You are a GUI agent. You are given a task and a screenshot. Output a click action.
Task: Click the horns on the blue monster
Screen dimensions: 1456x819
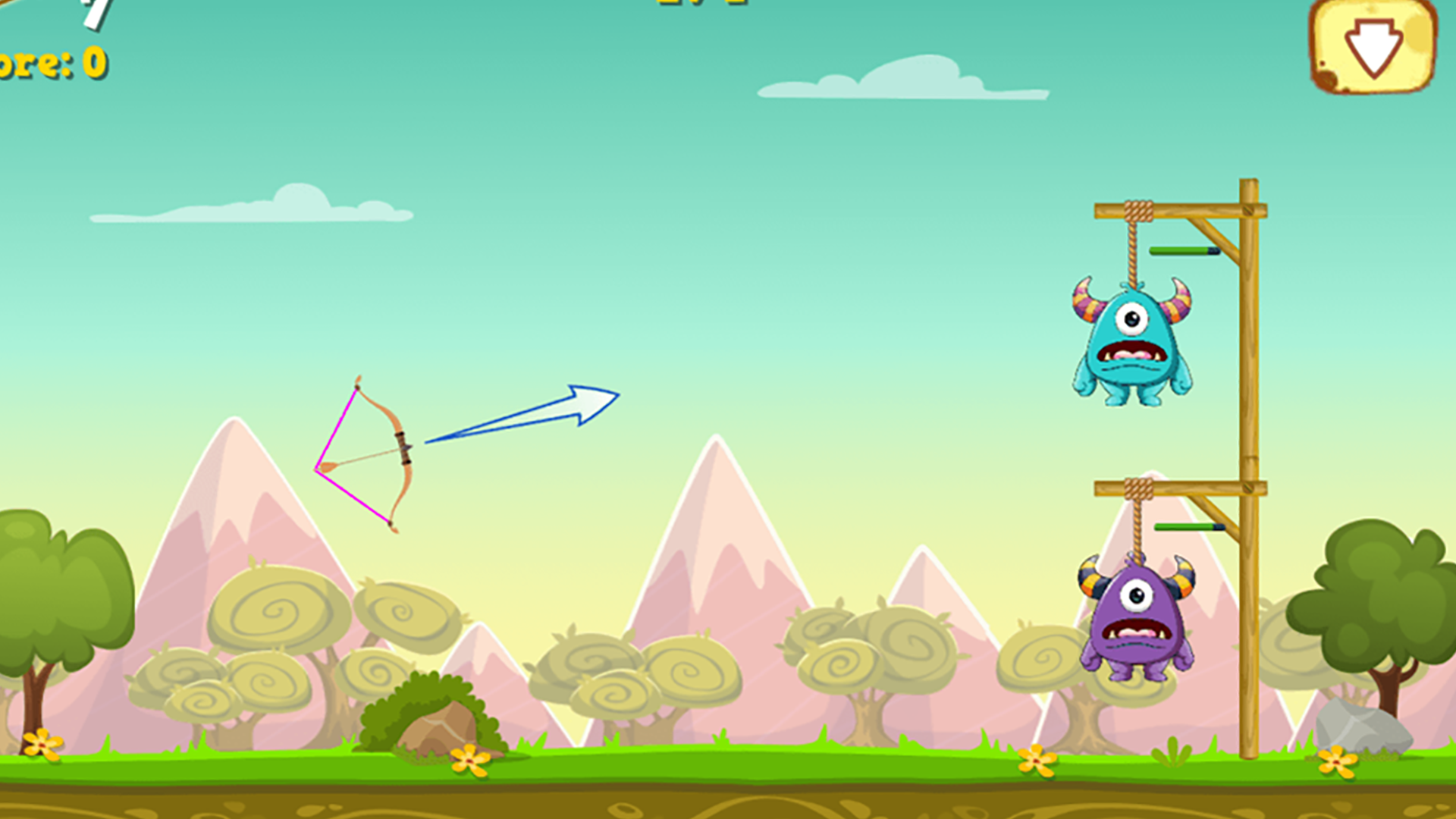(1084, 300)
